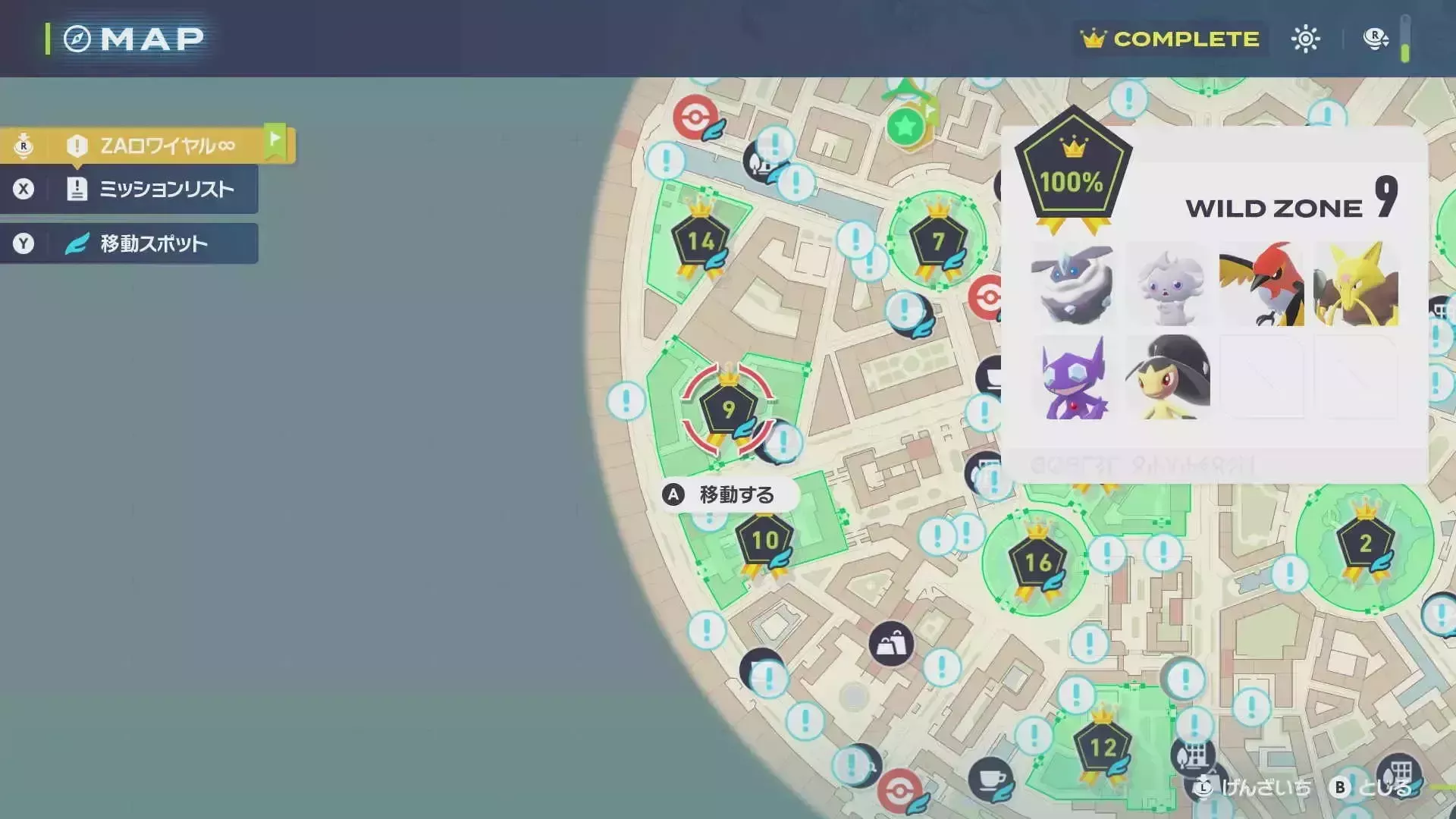Select the ZAロワイヤル∞ quest entry

165,144
